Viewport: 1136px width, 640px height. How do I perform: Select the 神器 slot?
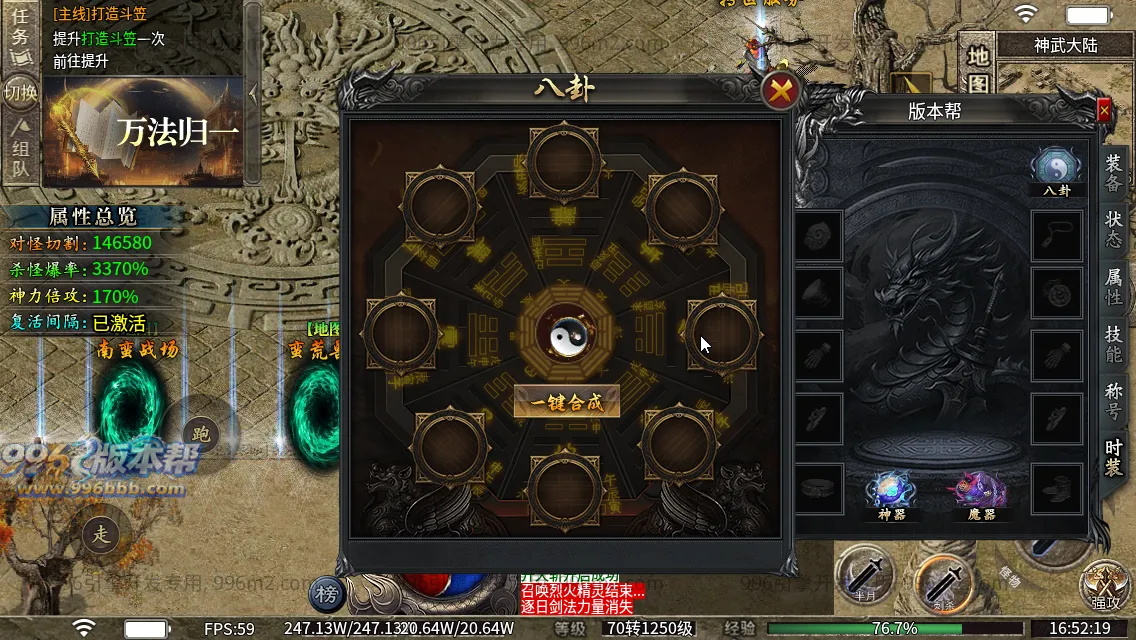pyautogui.click(x=891, y=493)
